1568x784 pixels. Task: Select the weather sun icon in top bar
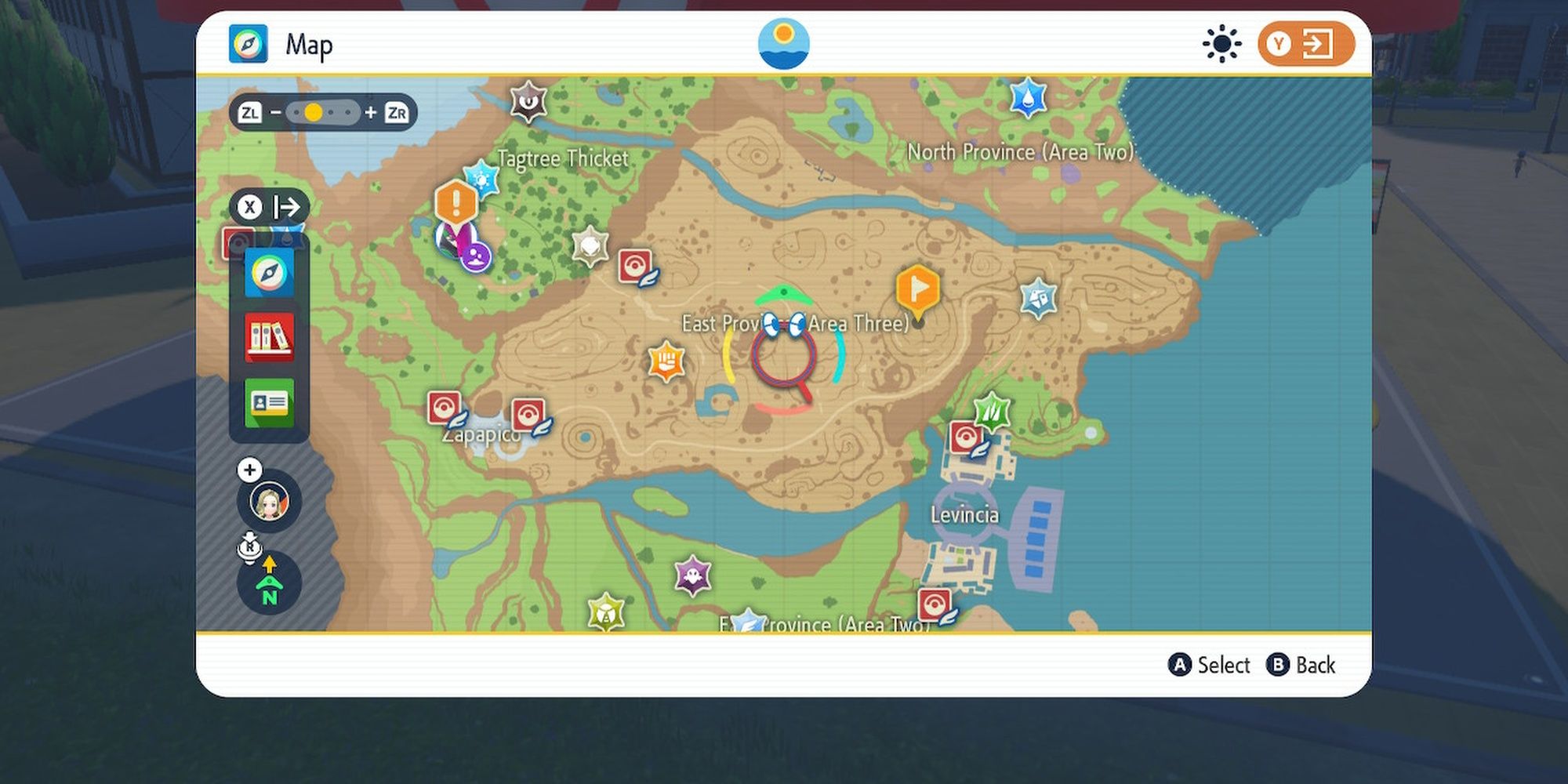tap(1221, 45)
